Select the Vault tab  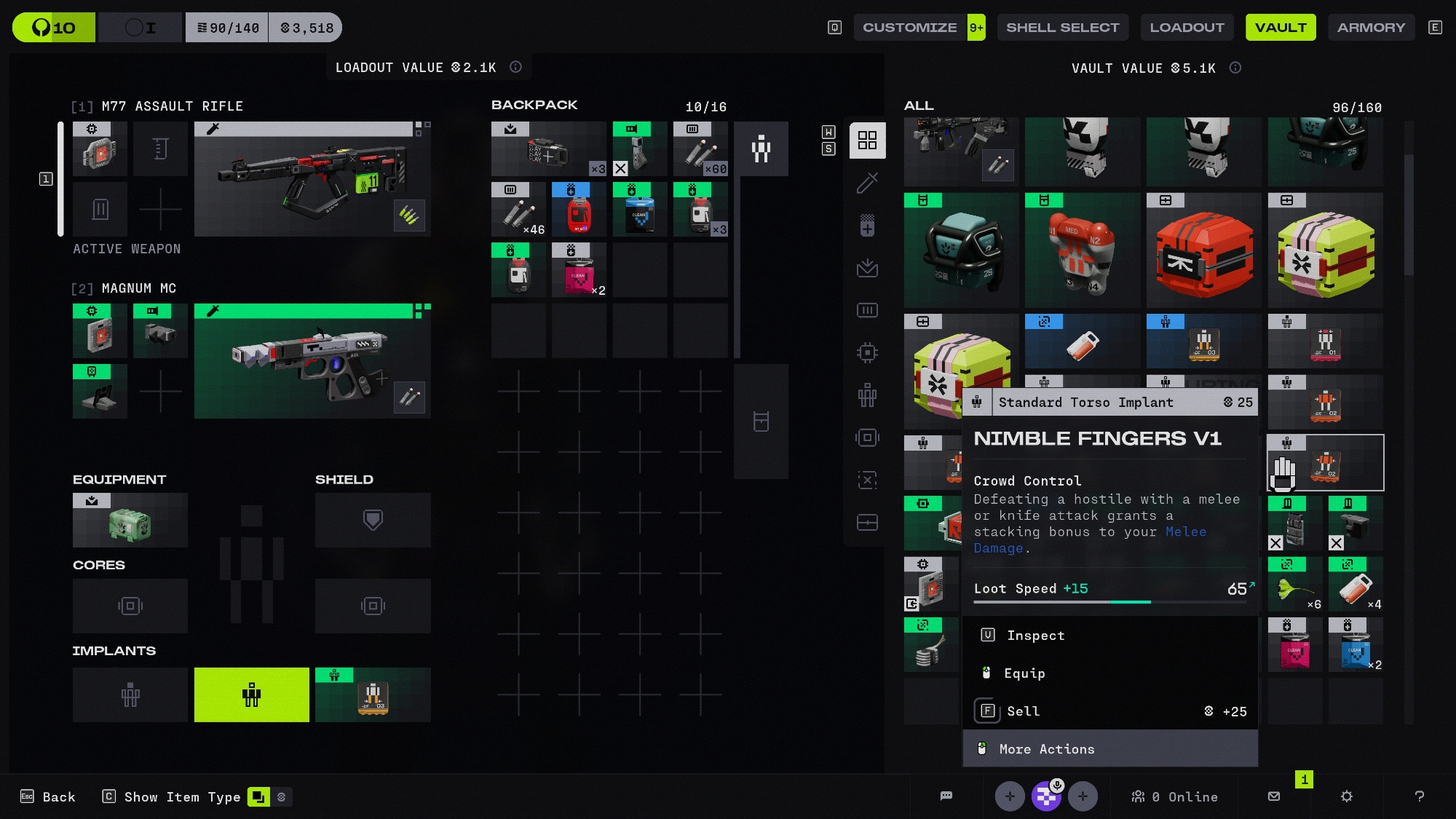[x=1281, y=28]
